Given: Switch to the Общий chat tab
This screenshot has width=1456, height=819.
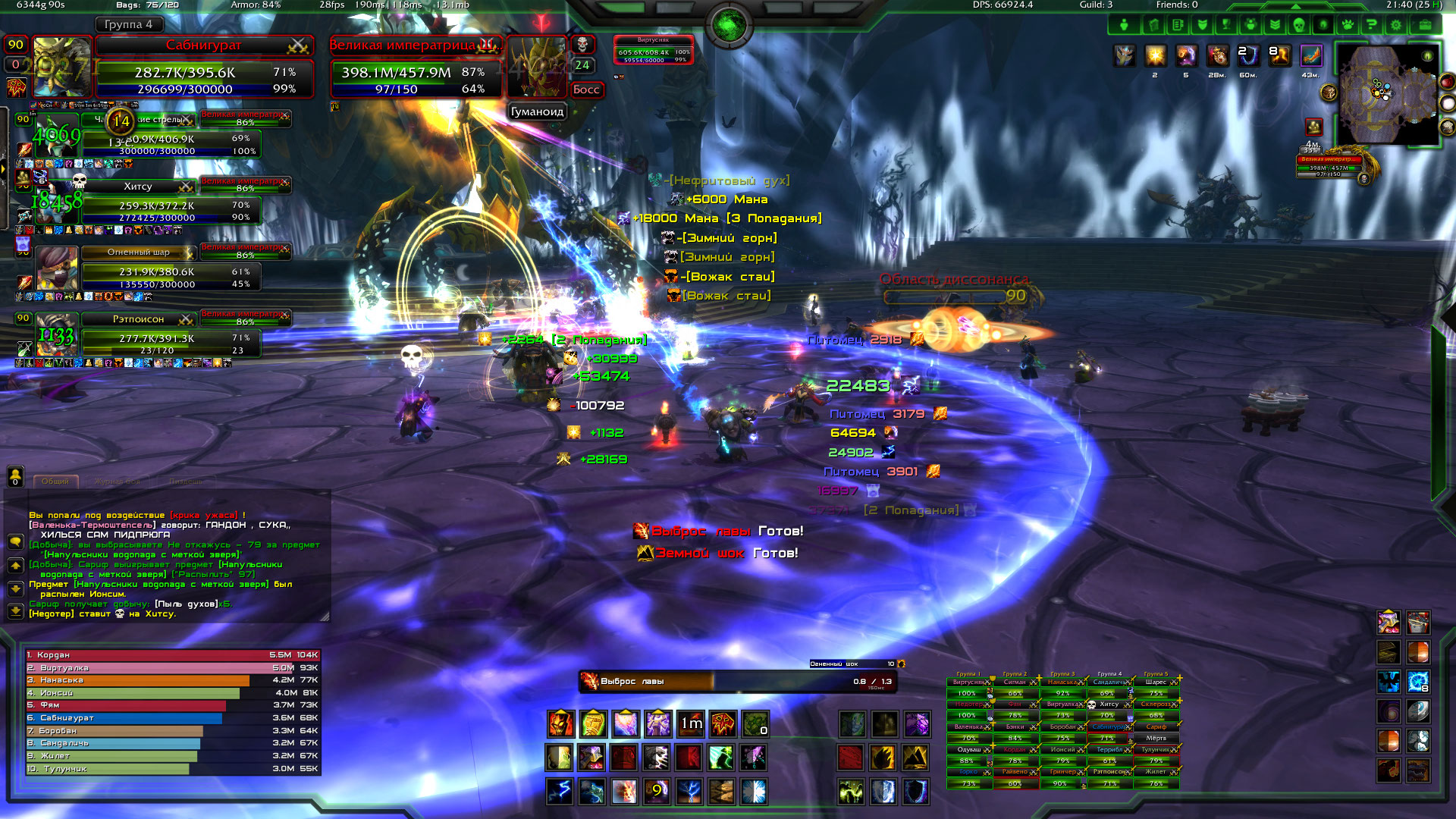Looking at the screenshot, I should tap(55, 481).
